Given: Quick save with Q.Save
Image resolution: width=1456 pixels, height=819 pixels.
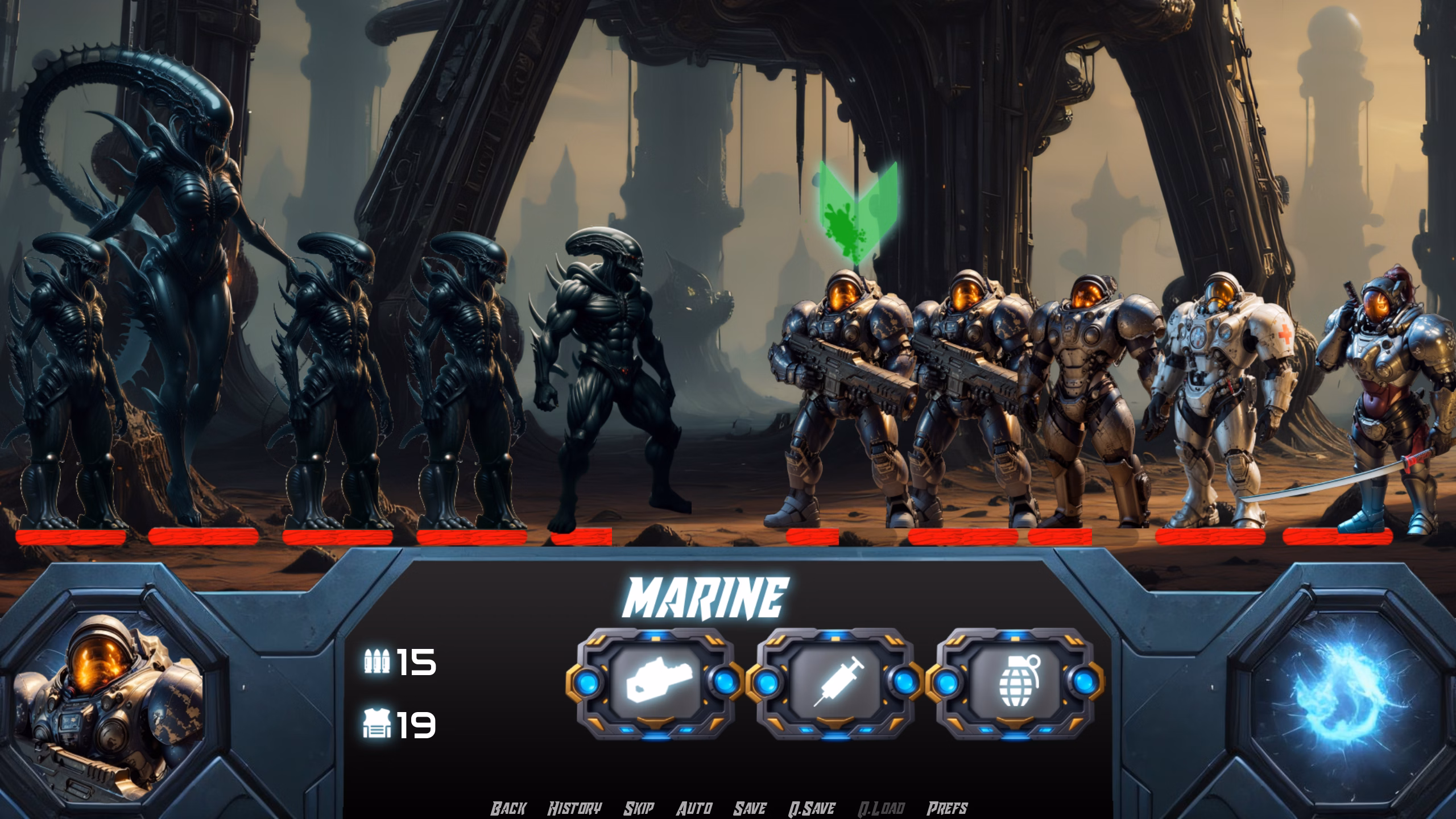Looking at the screenshot, I should click(812, 808).
